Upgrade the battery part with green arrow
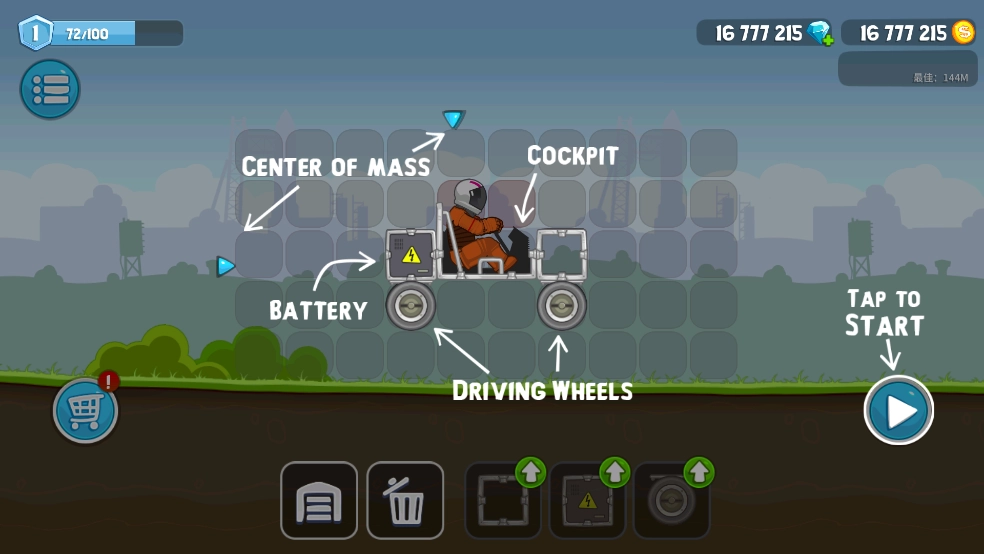The width and height of the screenshot is (984, 554). [x=614, y=471]
